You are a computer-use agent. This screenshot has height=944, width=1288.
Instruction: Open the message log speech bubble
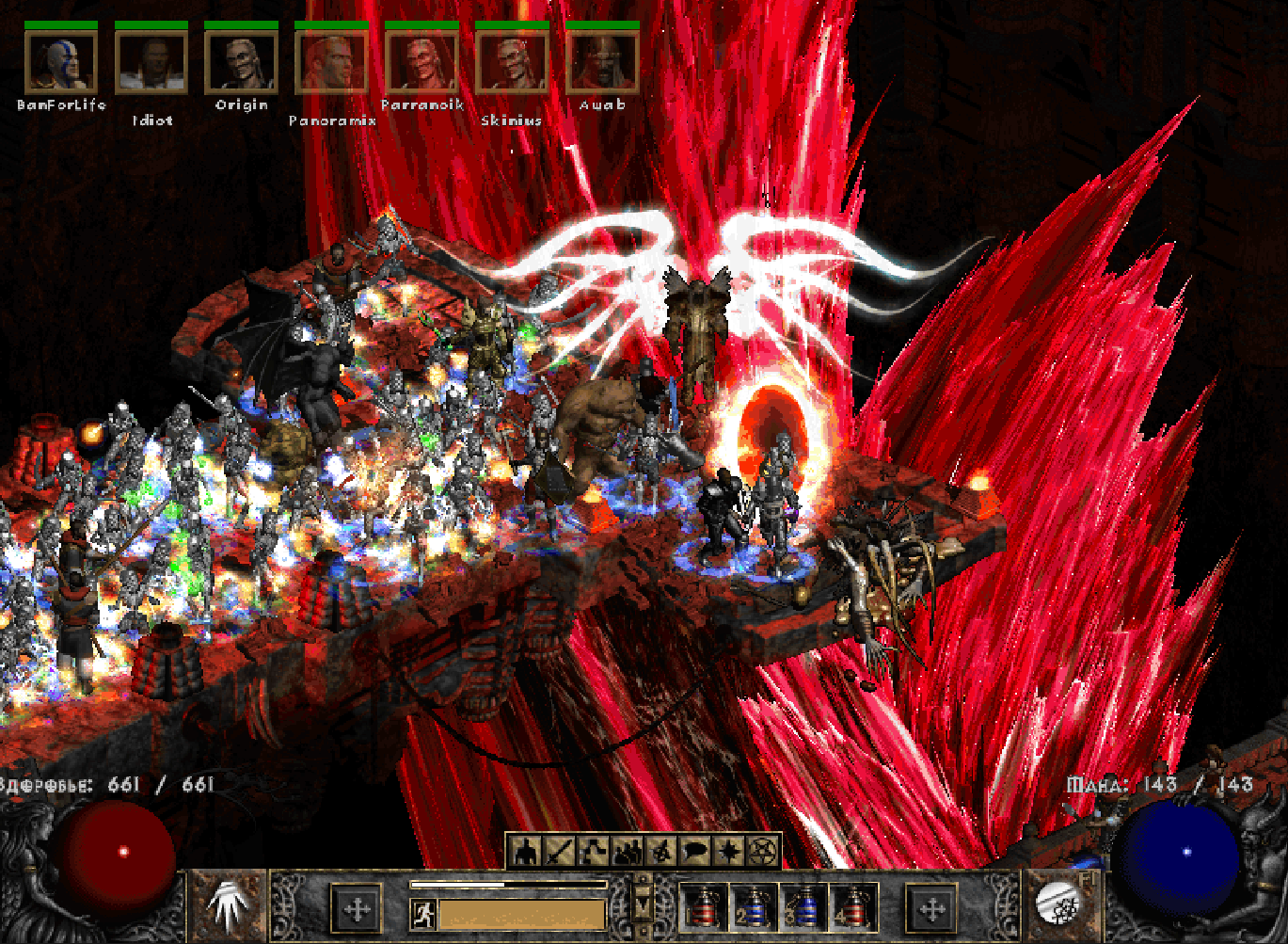pos(694,852)
